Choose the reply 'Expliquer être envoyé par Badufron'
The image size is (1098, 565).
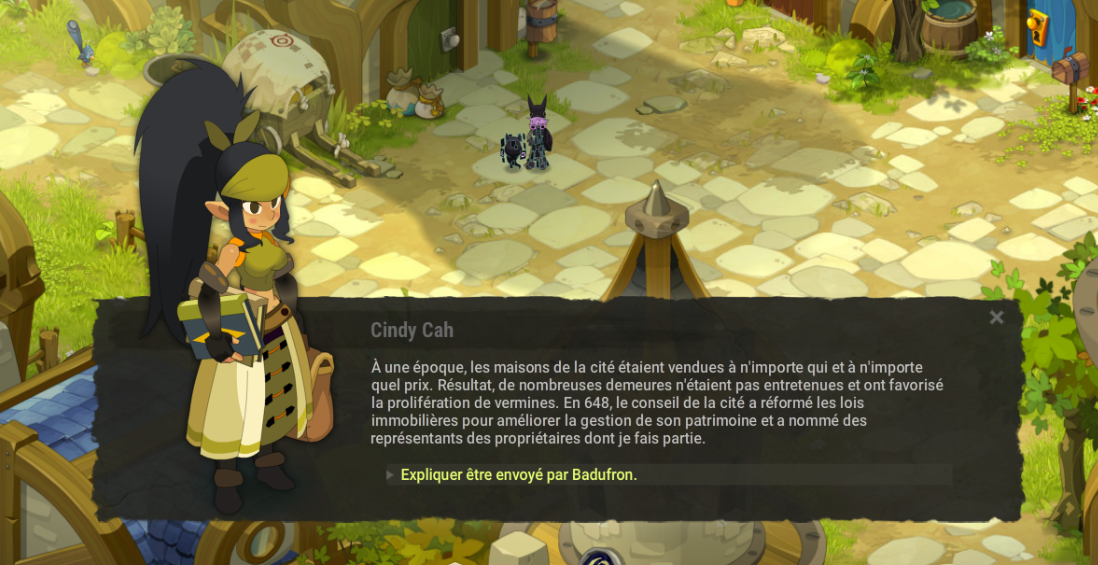click(x=518, y=475)
